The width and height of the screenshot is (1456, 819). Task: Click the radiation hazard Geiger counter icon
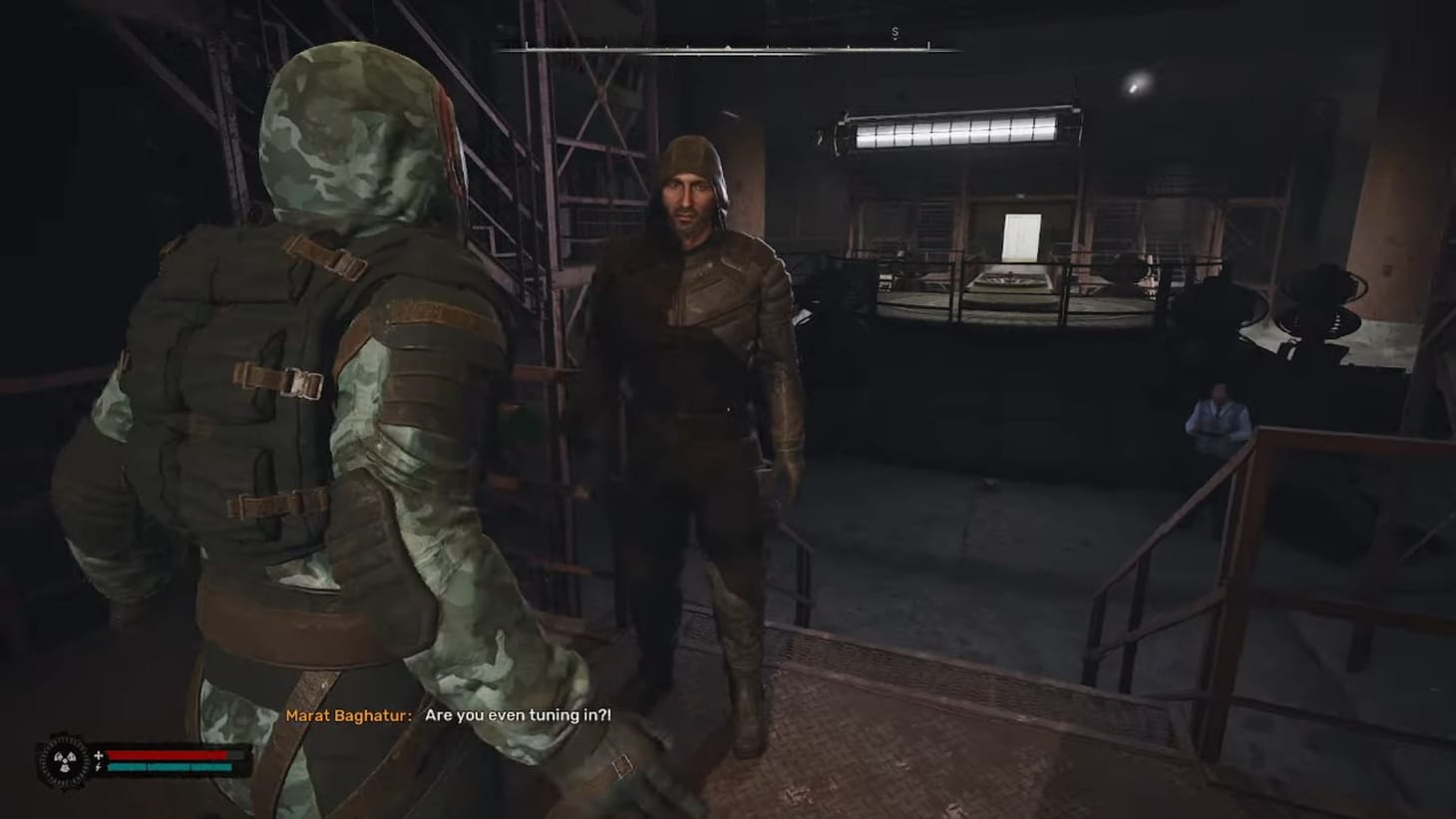coord(64,761)
